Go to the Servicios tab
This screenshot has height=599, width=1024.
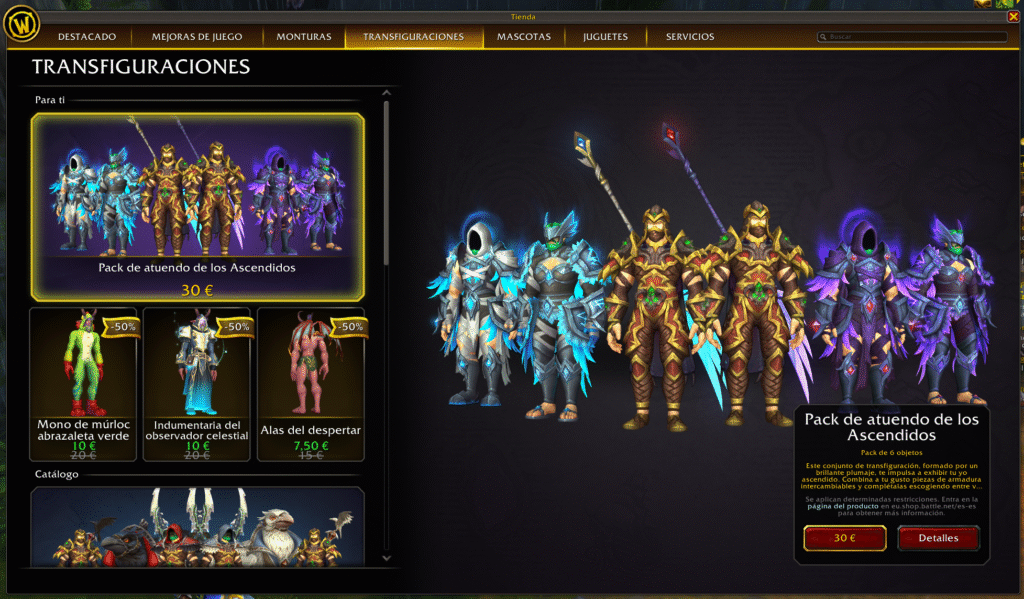tap(690, 37)
